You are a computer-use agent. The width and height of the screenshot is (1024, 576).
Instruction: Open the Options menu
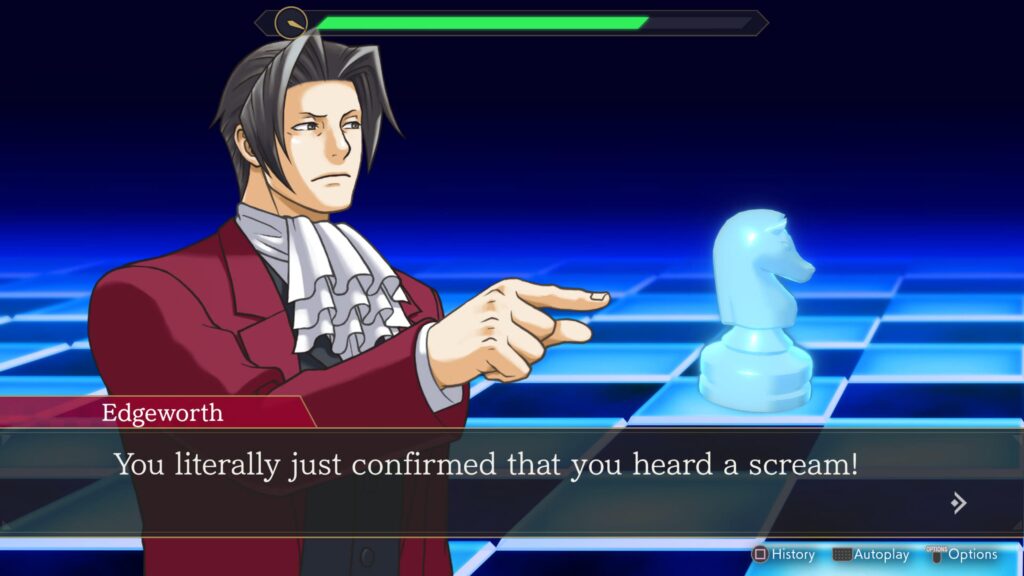[x=962, y=554]
